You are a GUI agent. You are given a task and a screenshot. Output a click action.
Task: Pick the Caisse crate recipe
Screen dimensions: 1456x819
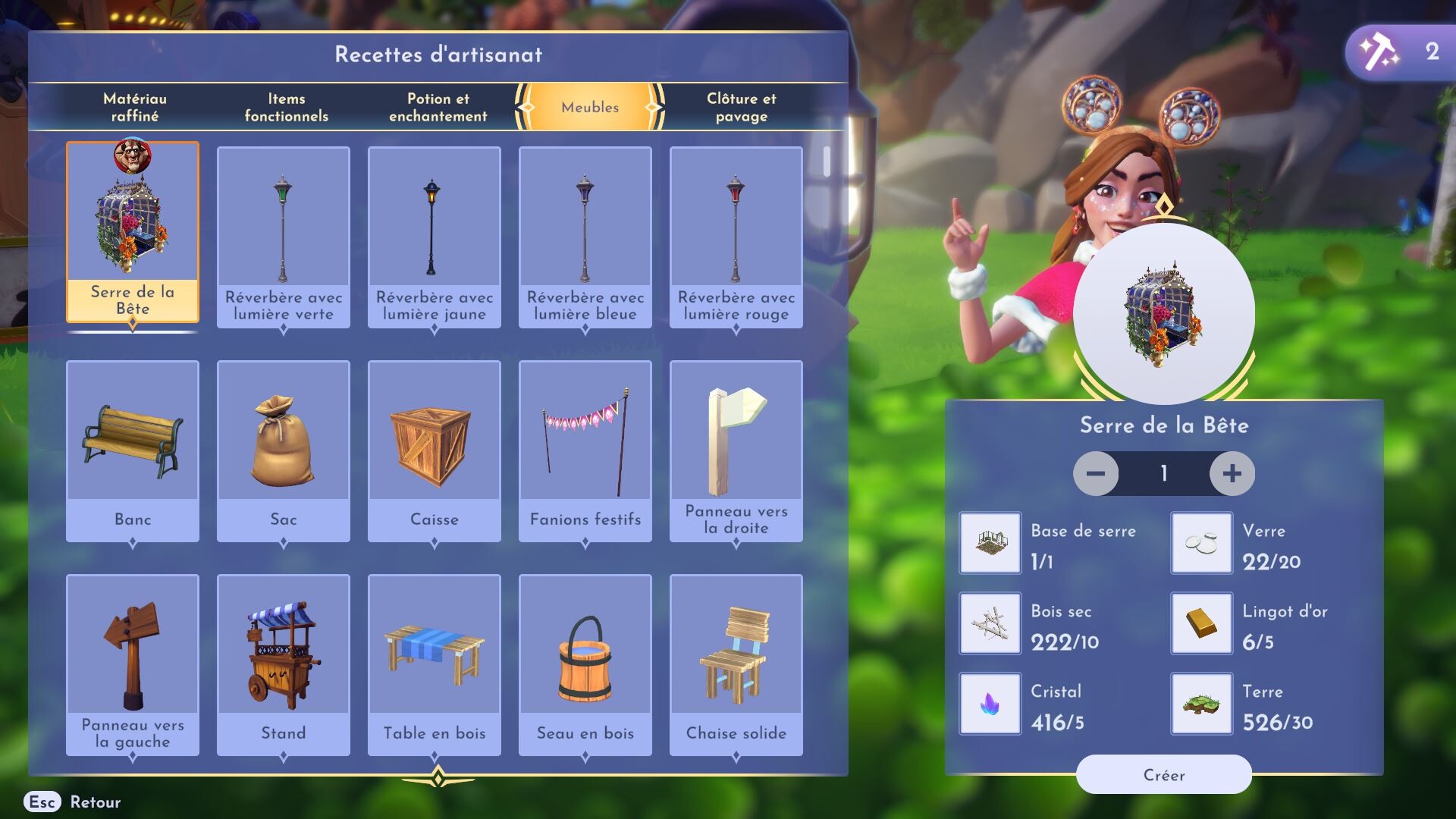click(434, 450)
